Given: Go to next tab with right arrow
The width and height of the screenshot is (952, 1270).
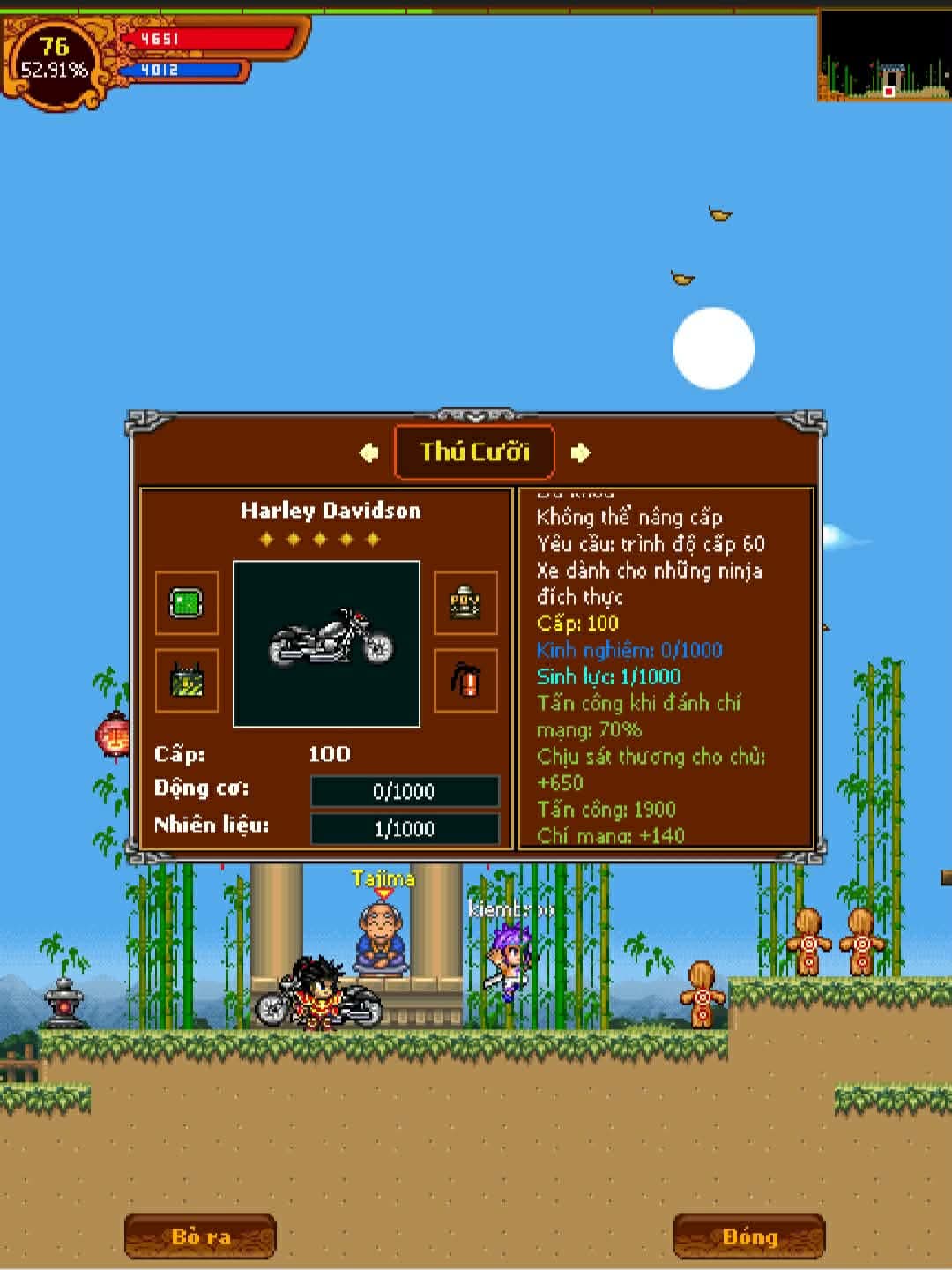Looking at the screenshot, I should tap(580, 452).
